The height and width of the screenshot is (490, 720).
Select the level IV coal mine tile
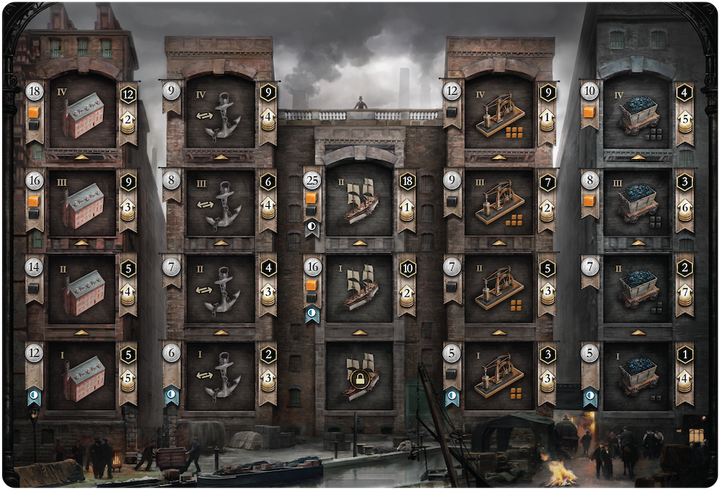[x=638, y=111]
